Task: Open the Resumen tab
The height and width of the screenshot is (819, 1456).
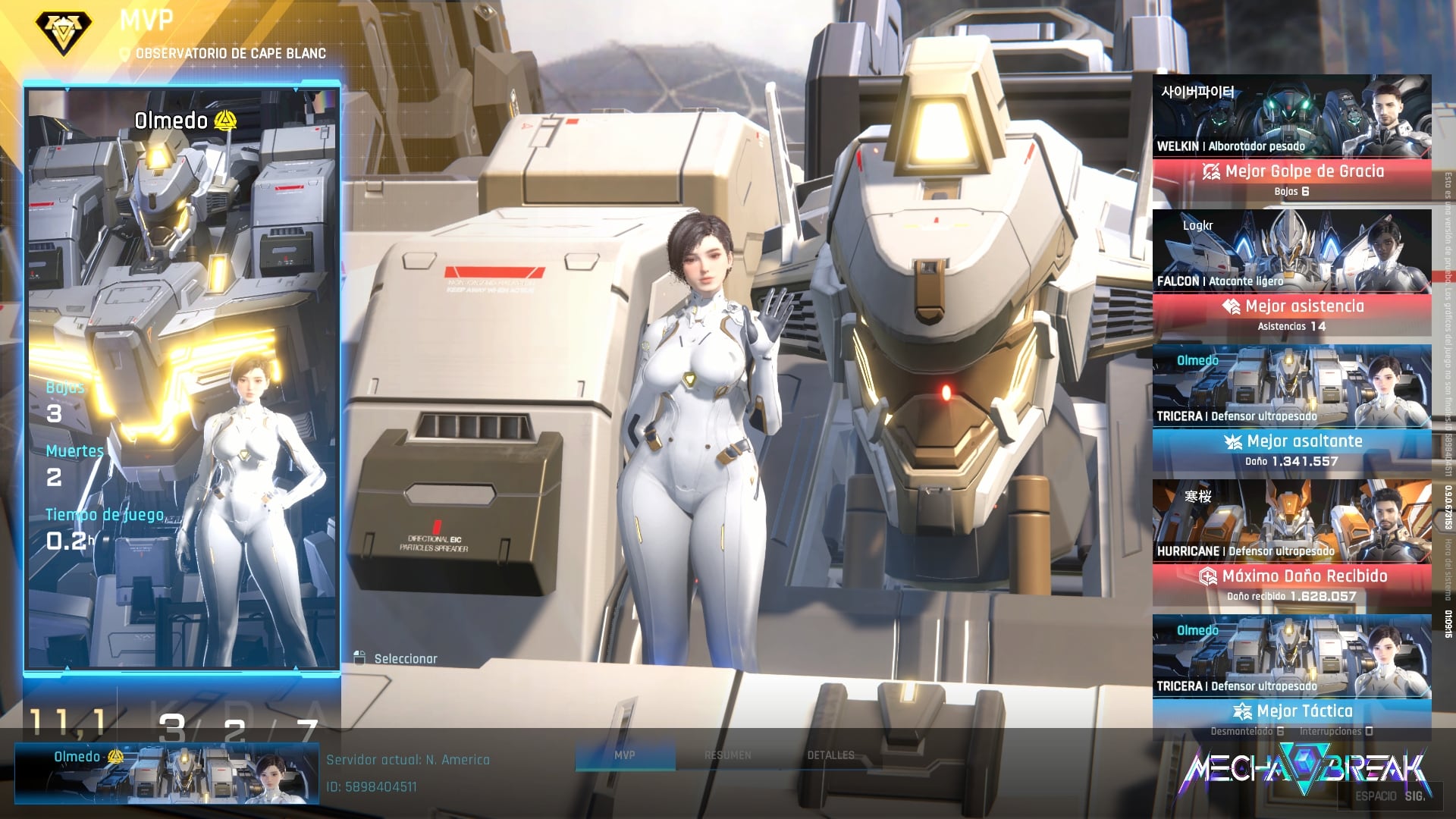Action: 727,755
